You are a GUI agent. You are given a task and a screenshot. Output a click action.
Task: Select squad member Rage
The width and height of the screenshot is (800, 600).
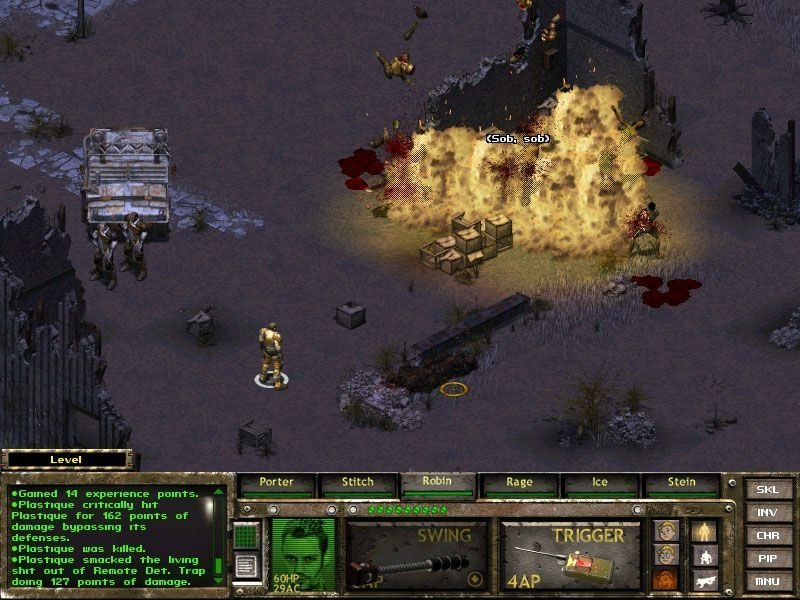pos(520,483)
